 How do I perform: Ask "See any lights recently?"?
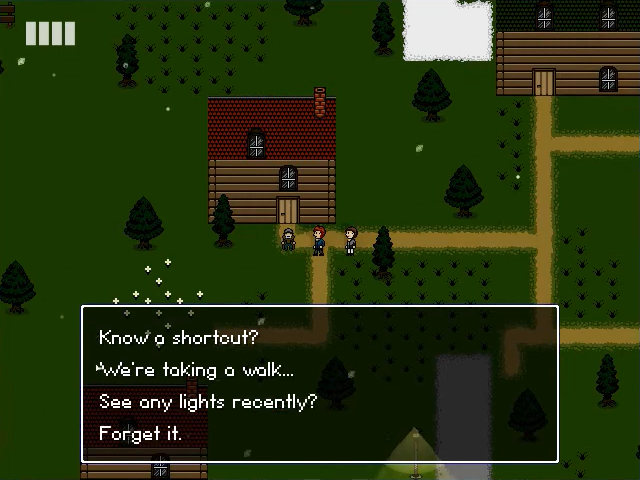(207, 402)
